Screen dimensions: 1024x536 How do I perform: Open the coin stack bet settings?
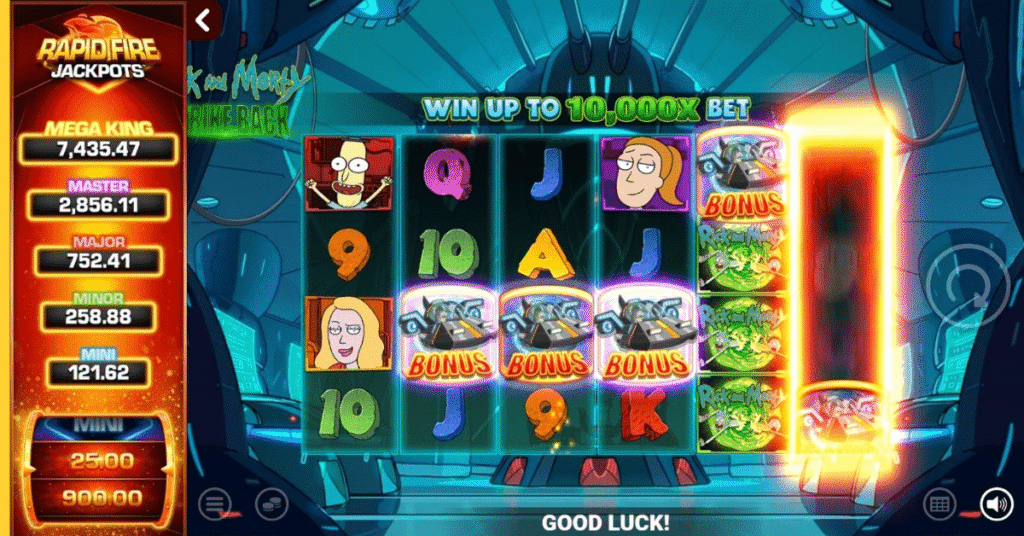pyautogui.click(x=270, y=503)
